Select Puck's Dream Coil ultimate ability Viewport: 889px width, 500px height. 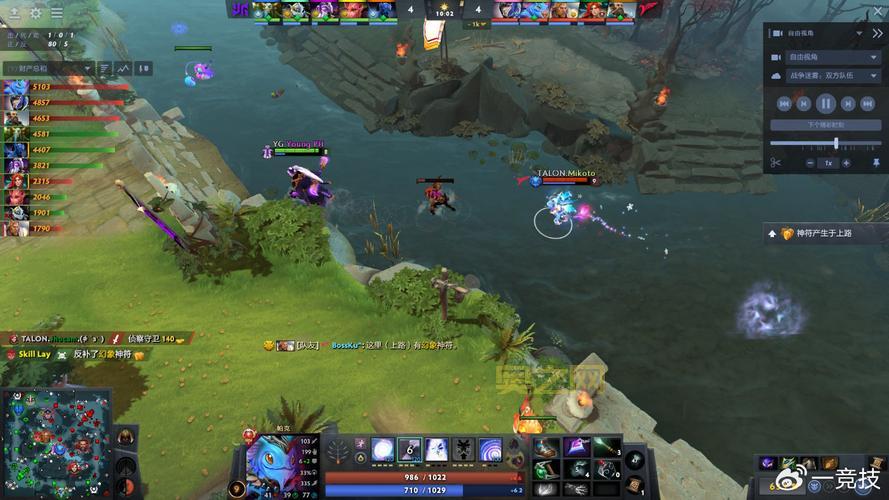coord(490,449)
